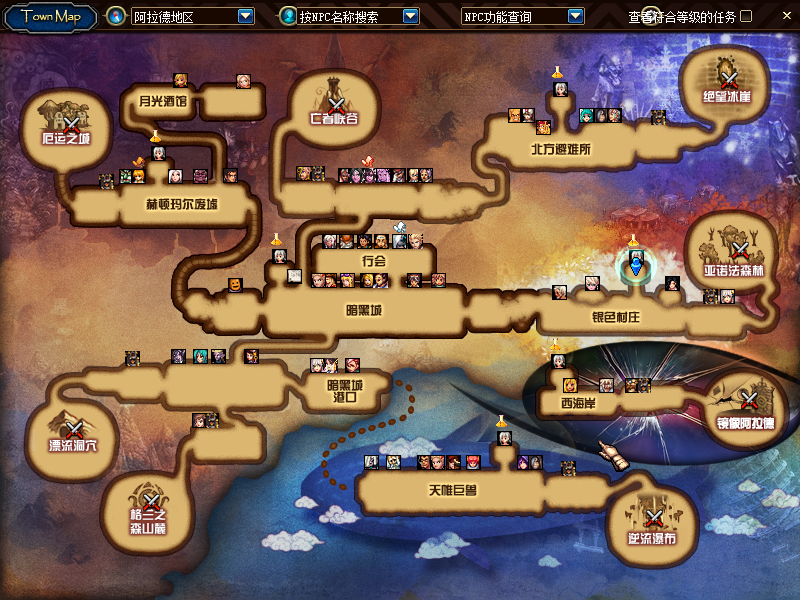Image resolution: width=800 pixels, height=600 pixels.
Task: Select the 逆流瀑布 dungeon marker
Action: click(x=652, y=520)
